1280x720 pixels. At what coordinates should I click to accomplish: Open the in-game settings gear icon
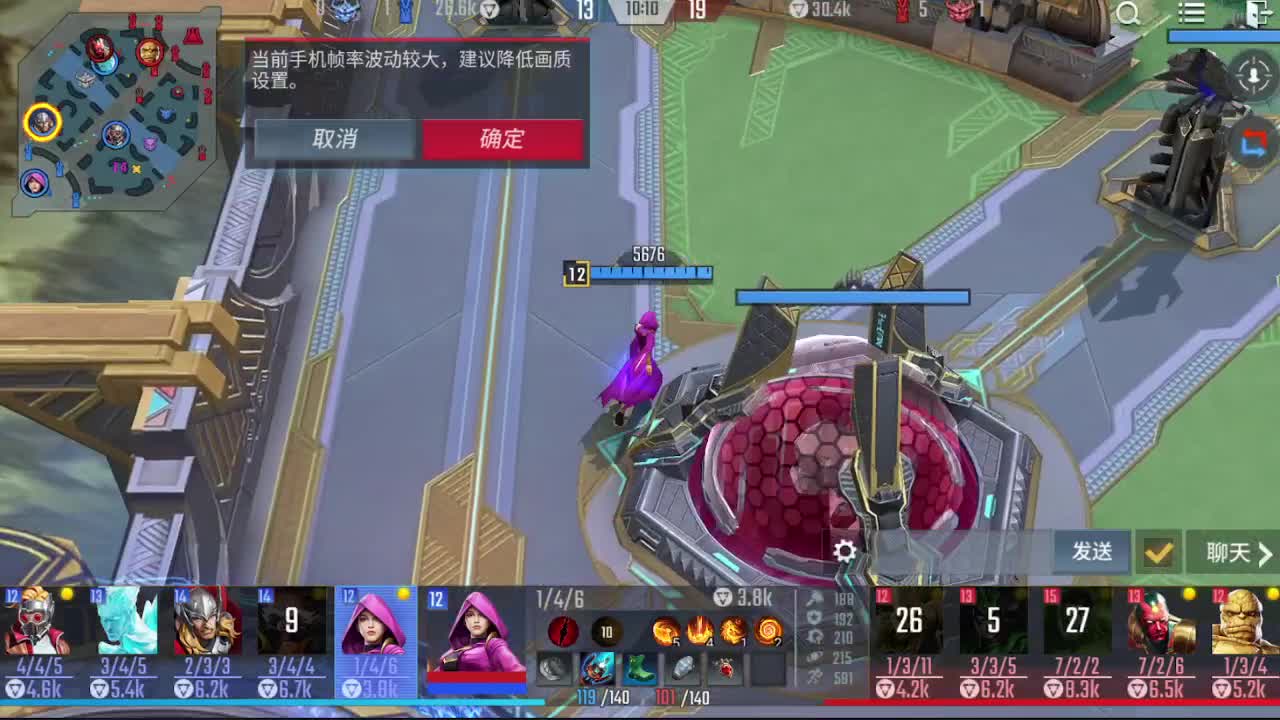coord(845,551)
